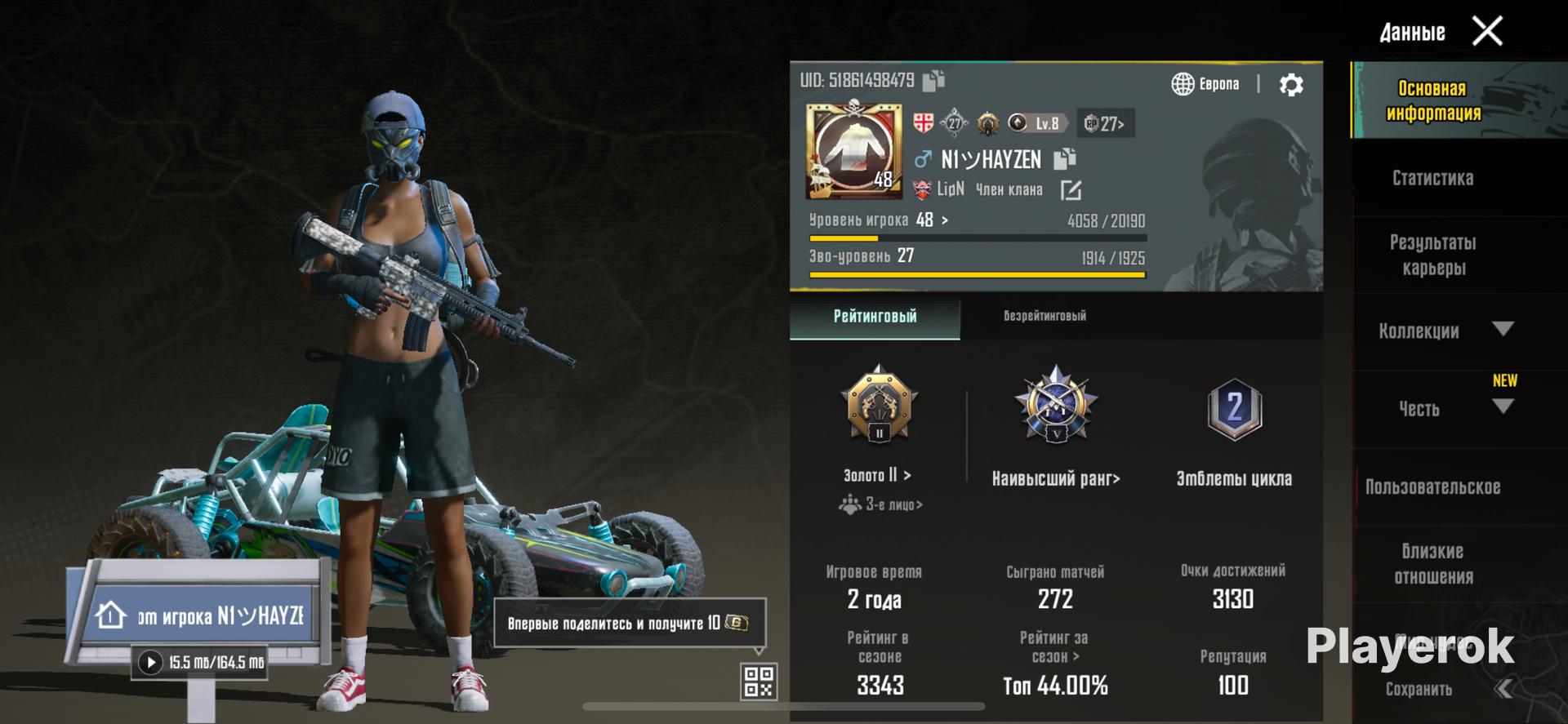Open the Статистика section
This screenshot has height=724, width=1568.
coord(1432,178)
